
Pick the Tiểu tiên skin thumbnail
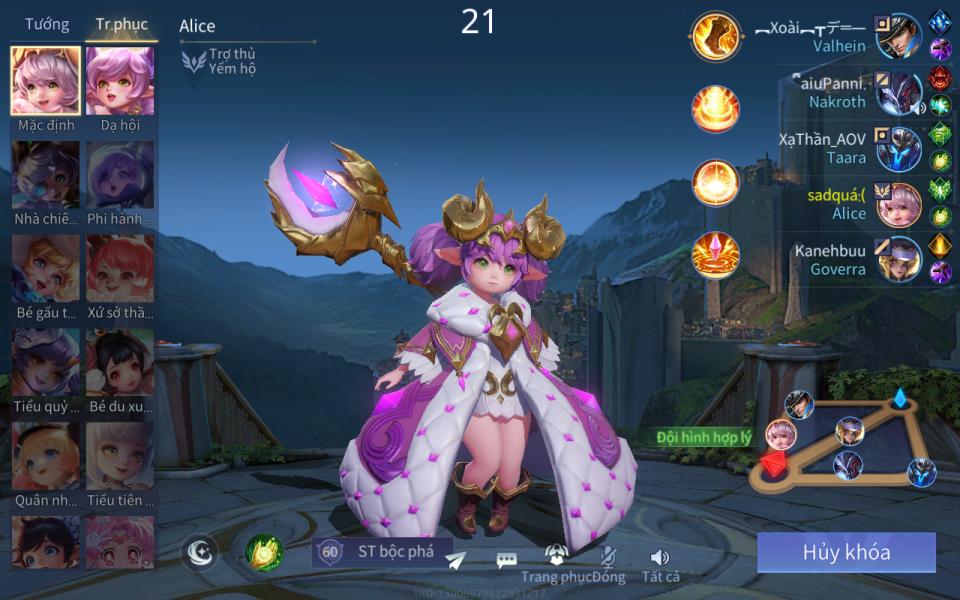tap(120, 456)
